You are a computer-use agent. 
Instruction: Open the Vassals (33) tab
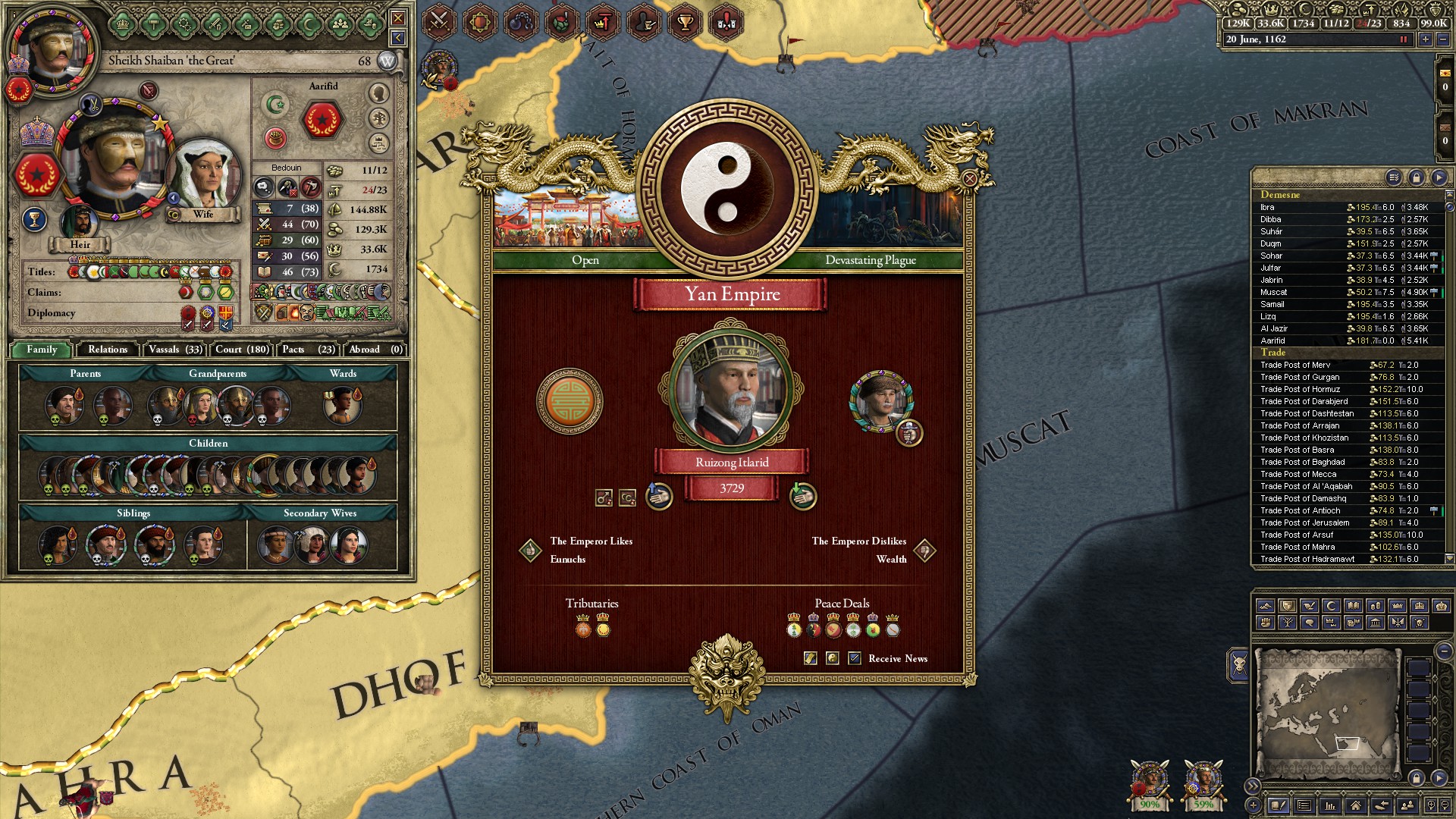(x=175, y=350)
